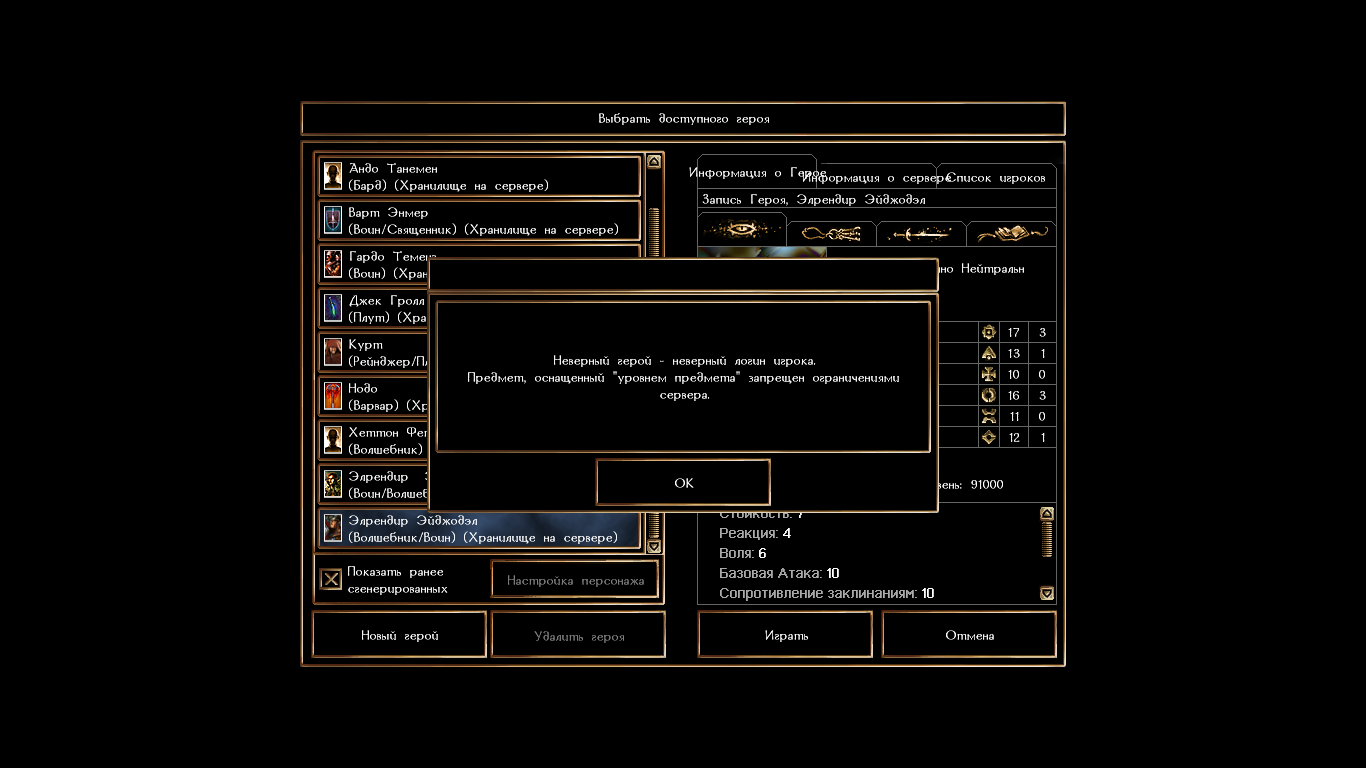Show the Информация о Герое tab

[756, 172]
